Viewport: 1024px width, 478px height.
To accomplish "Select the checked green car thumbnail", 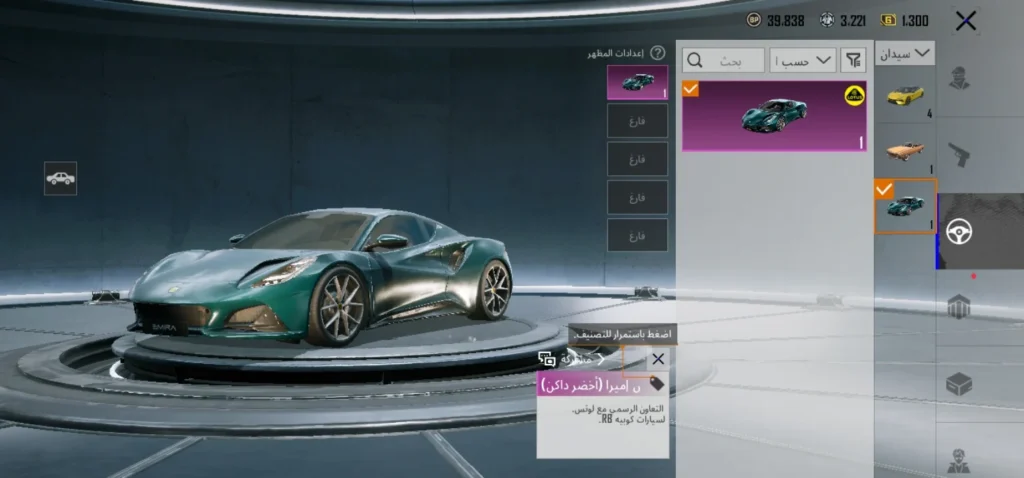I will (x=905, y=206).
